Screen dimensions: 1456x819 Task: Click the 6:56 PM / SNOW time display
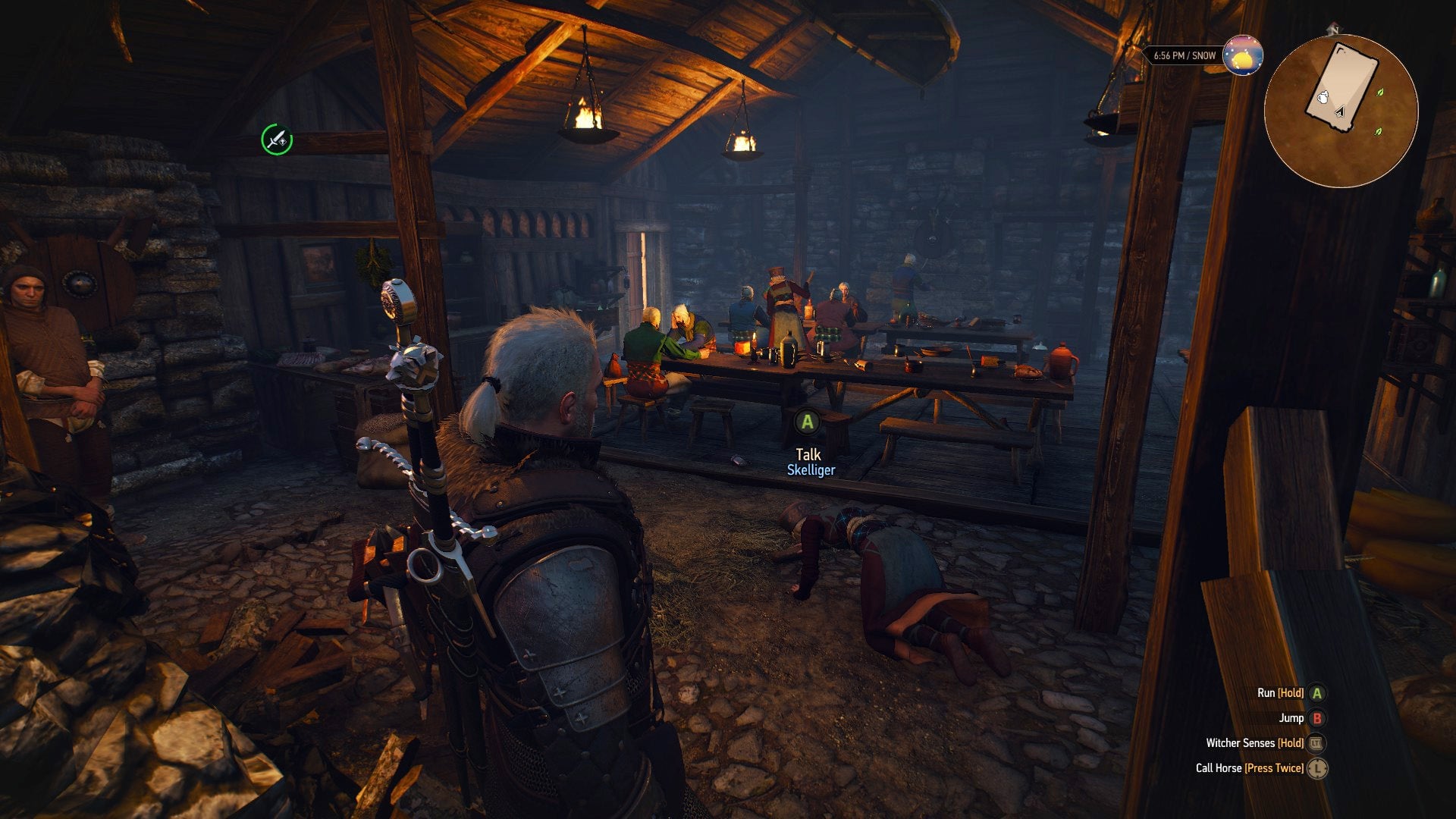tap(1185, 55)
